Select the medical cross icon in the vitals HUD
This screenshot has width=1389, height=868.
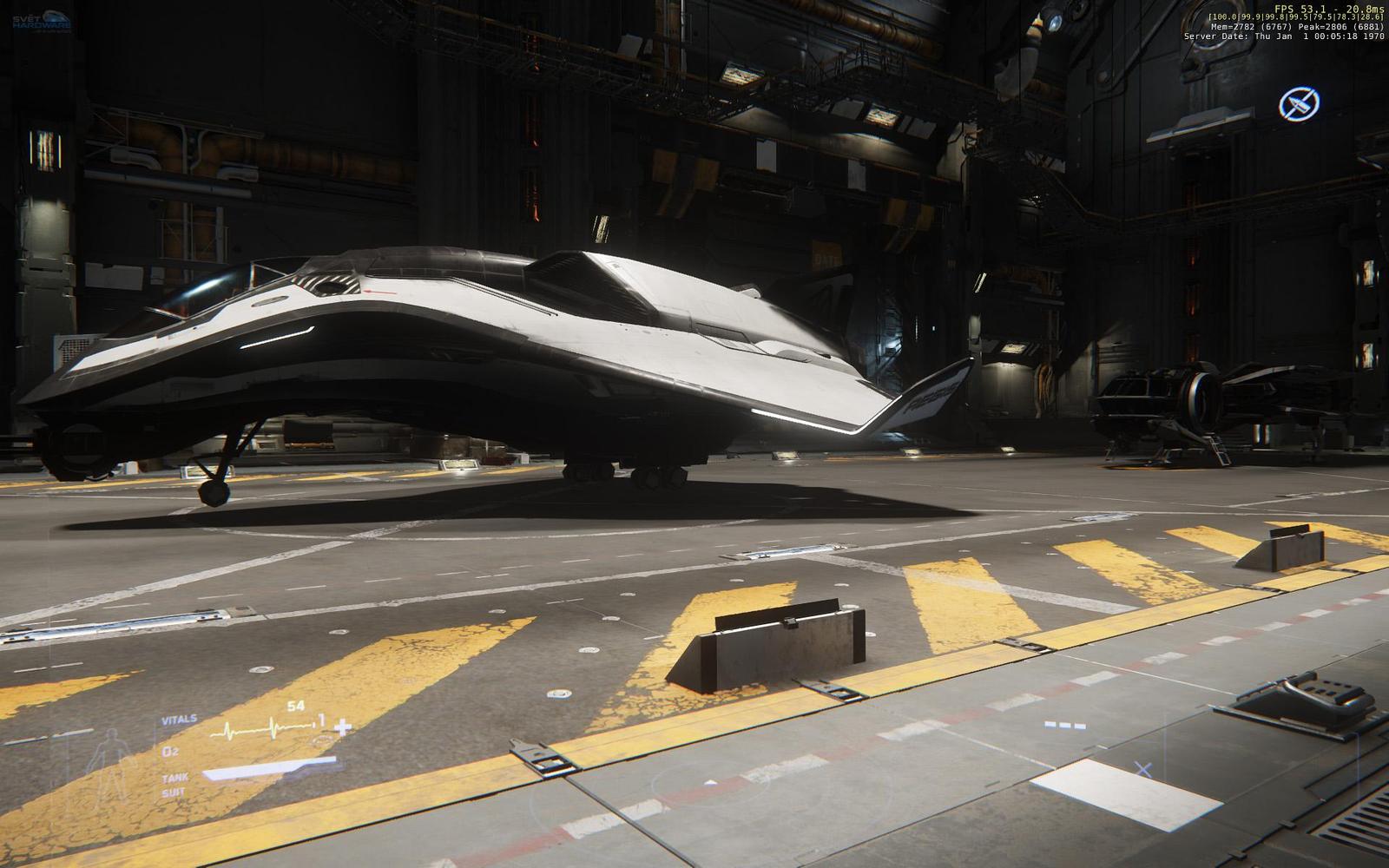(341, 727)
